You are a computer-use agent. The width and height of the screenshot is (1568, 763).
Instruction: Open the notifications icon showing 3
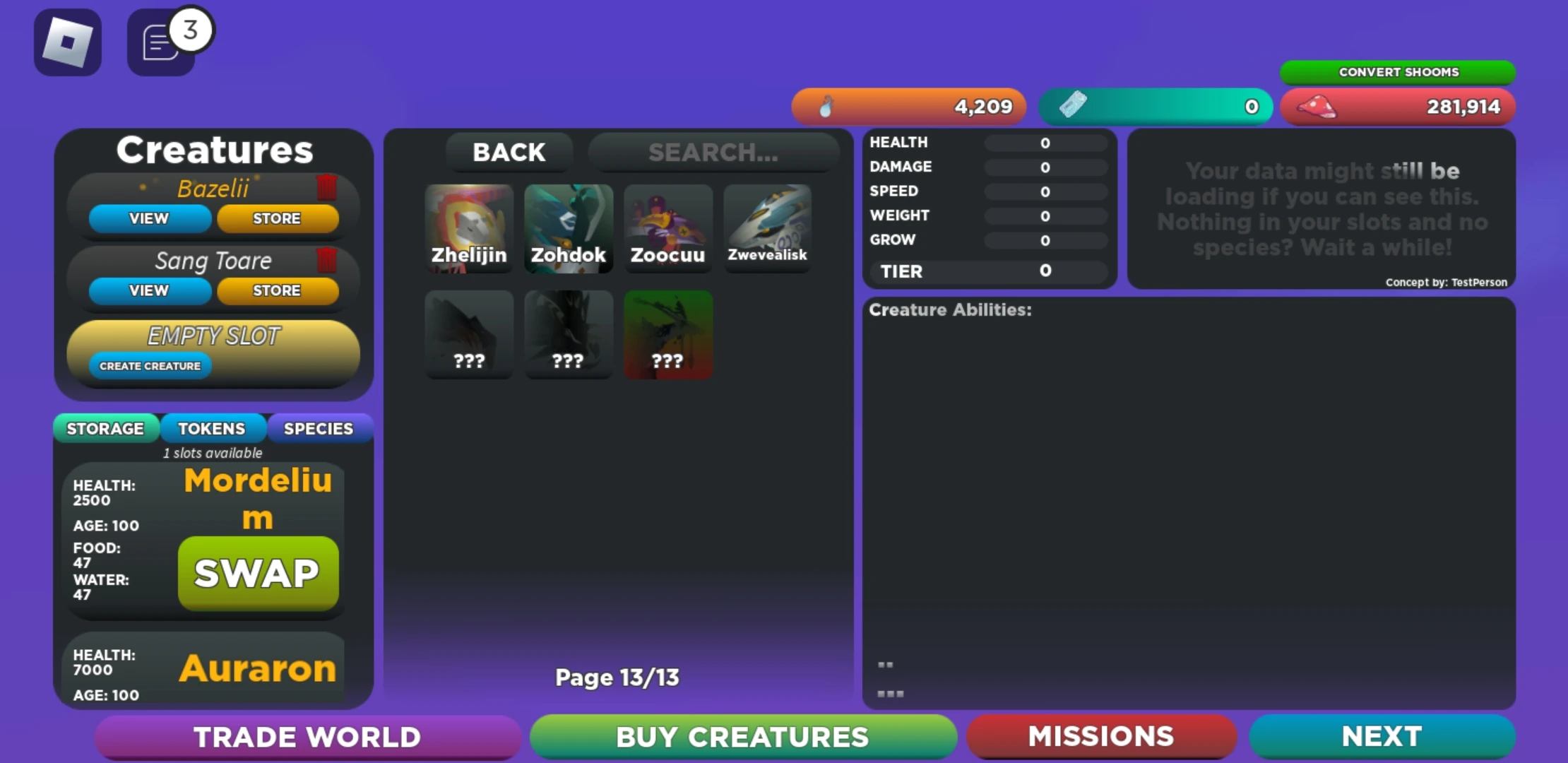(161, 44)
